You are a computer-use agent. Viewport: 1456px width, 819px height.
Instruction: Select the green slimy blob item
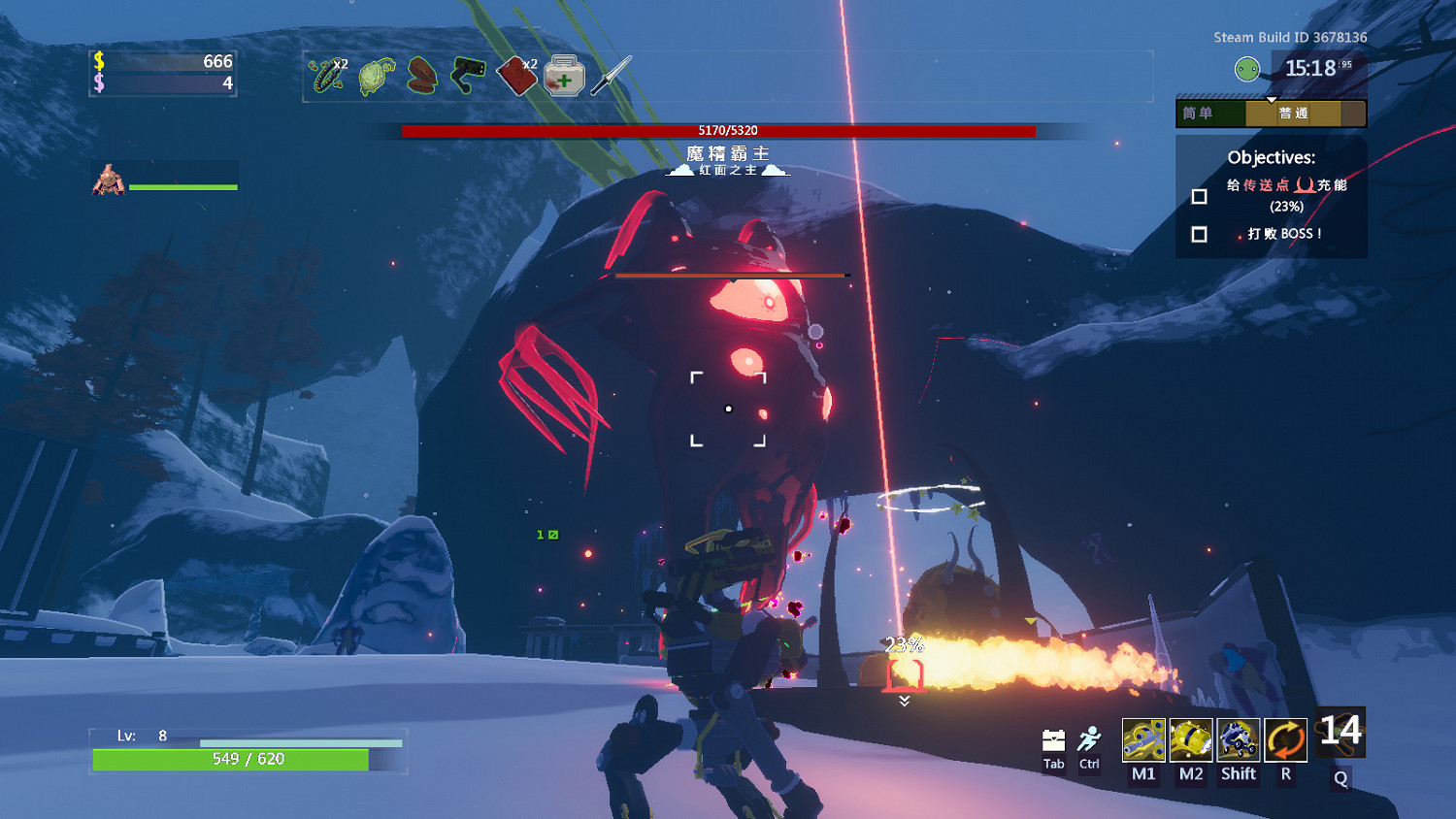[x=377, y=77]
